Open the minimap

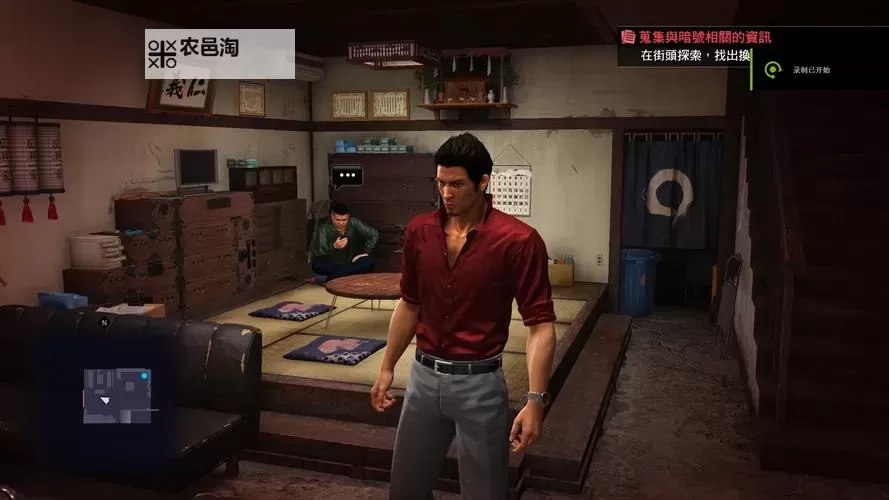[117, 394]
